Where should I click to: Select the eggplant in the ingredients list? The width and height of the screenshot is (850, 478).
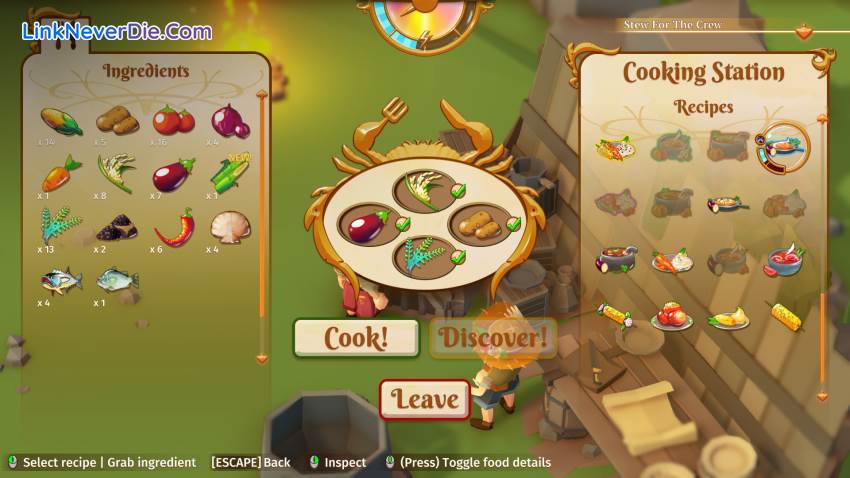pyautogui.click(x=173, y=175)
